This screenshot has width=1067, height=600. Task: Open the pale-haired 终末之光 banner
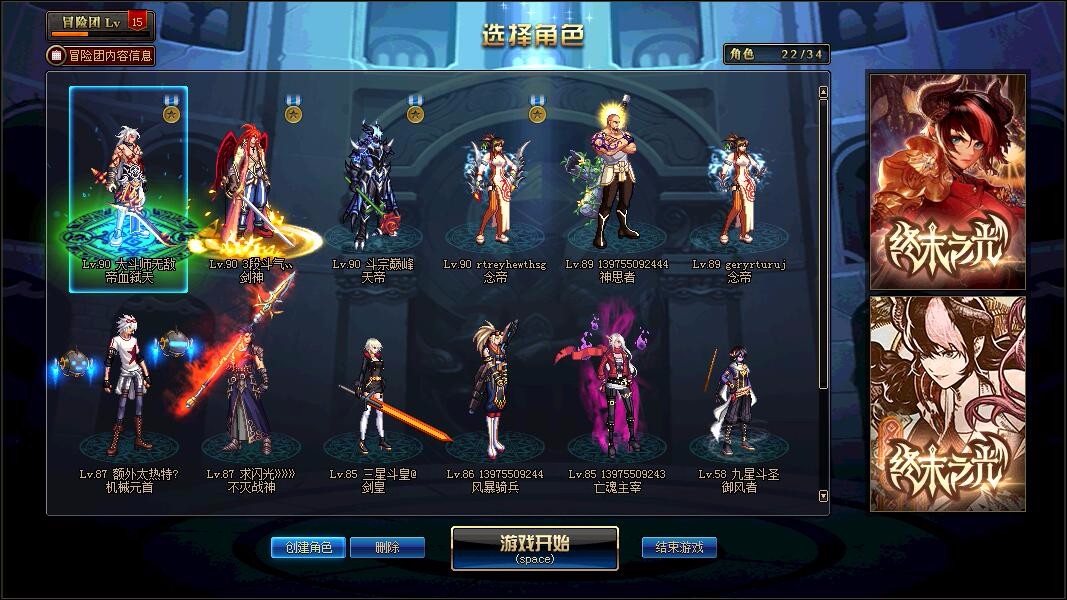tap(947, 403)
